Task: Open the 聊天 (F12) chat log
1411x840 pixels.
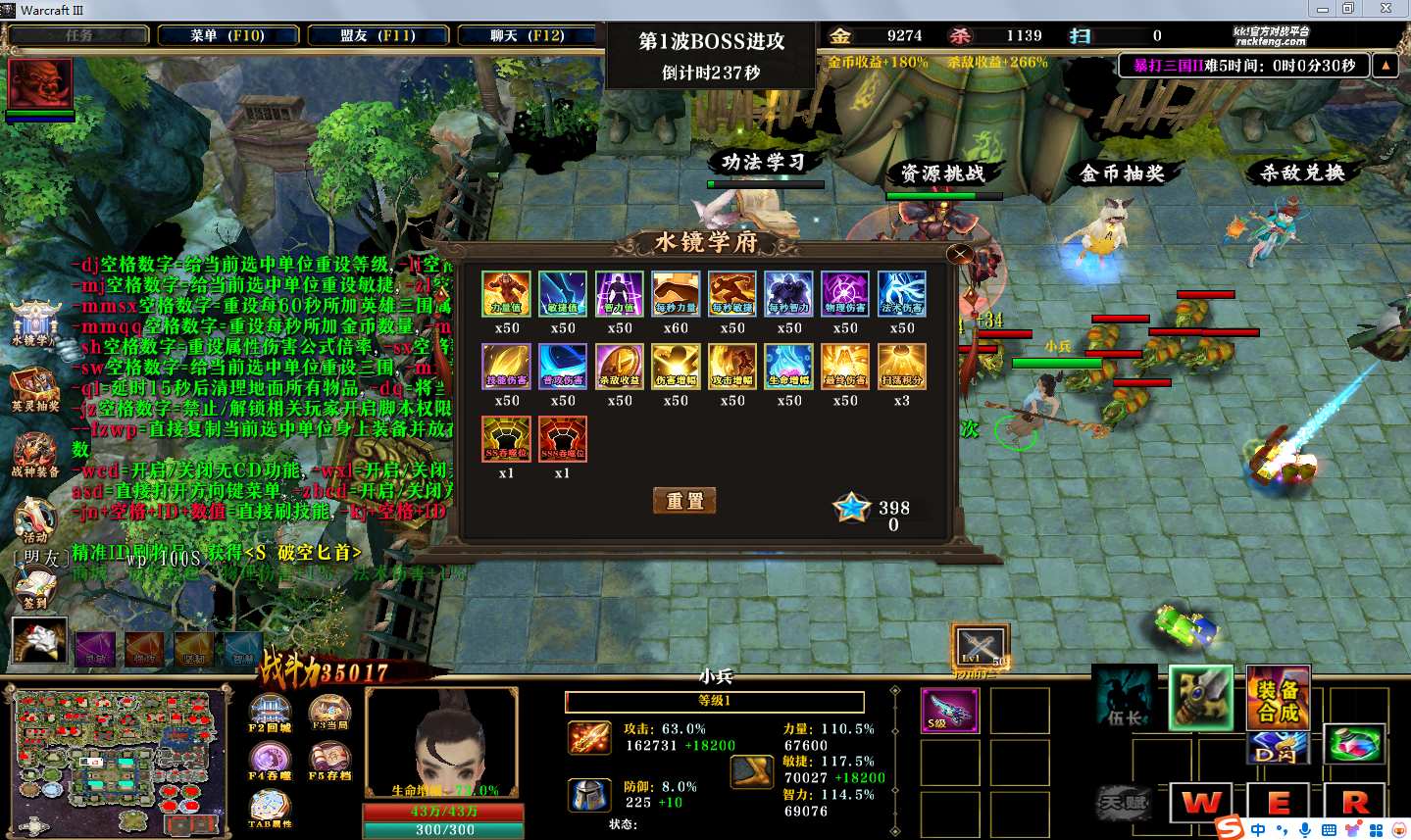Action: 527,35
